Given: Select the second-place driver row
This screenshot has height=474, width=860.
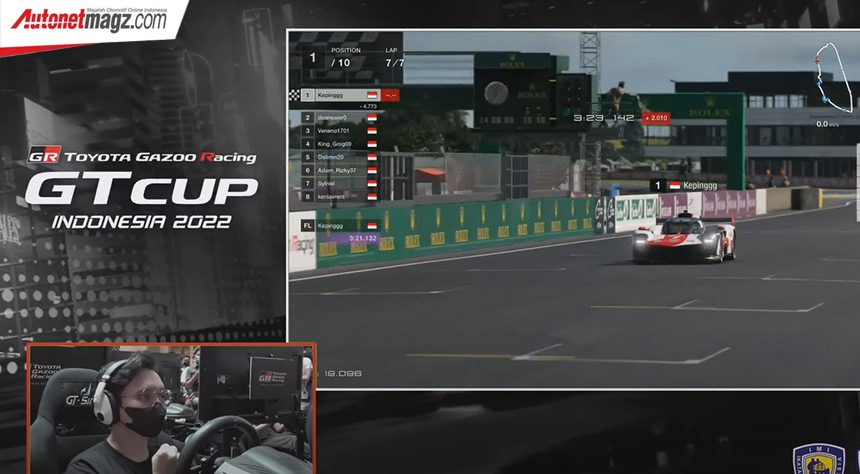Looking at the screenshot, I should pos(340,117).
